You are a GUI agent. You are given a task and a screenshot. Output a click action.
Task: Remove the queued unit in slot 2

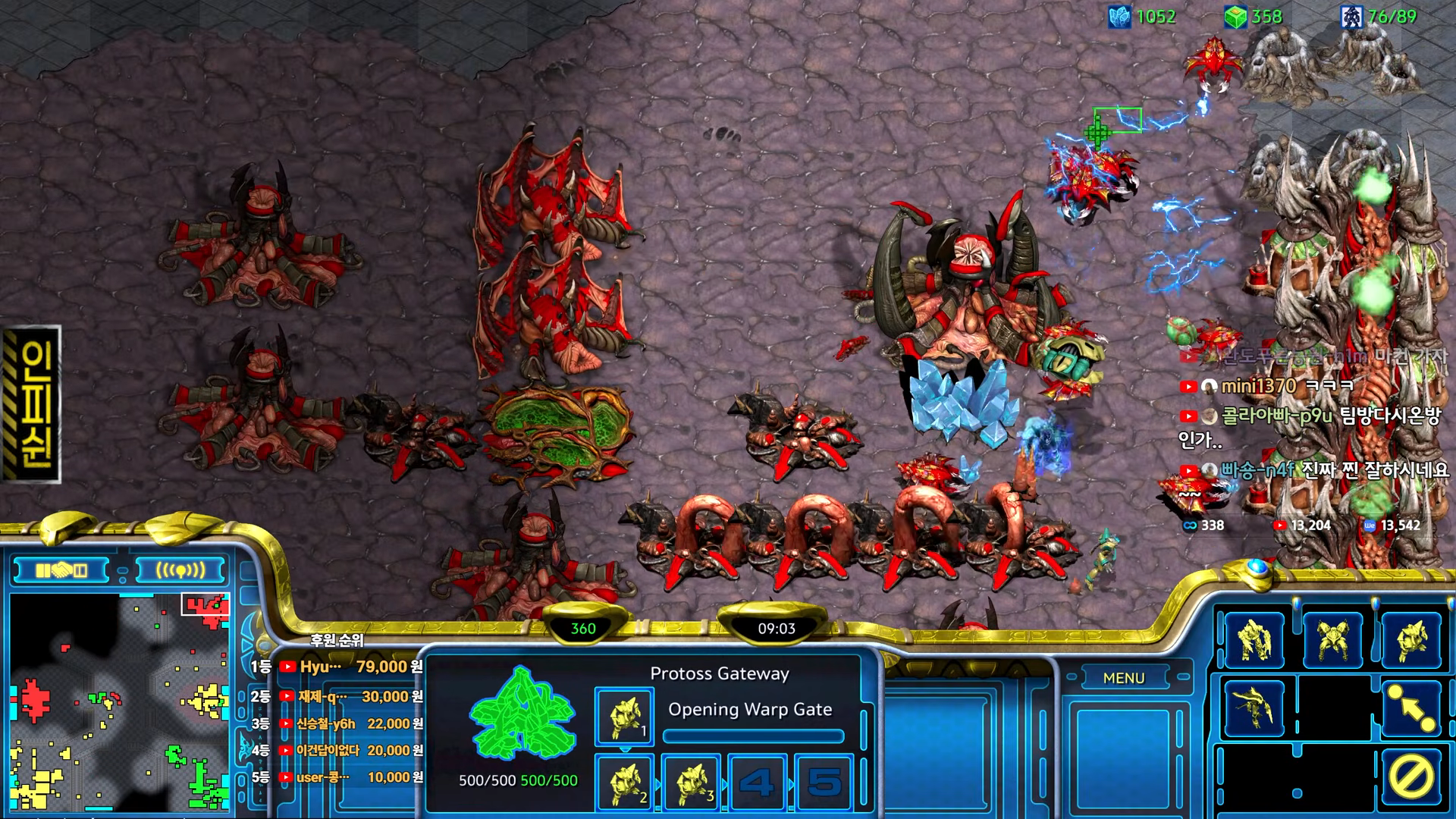point(624,782)
